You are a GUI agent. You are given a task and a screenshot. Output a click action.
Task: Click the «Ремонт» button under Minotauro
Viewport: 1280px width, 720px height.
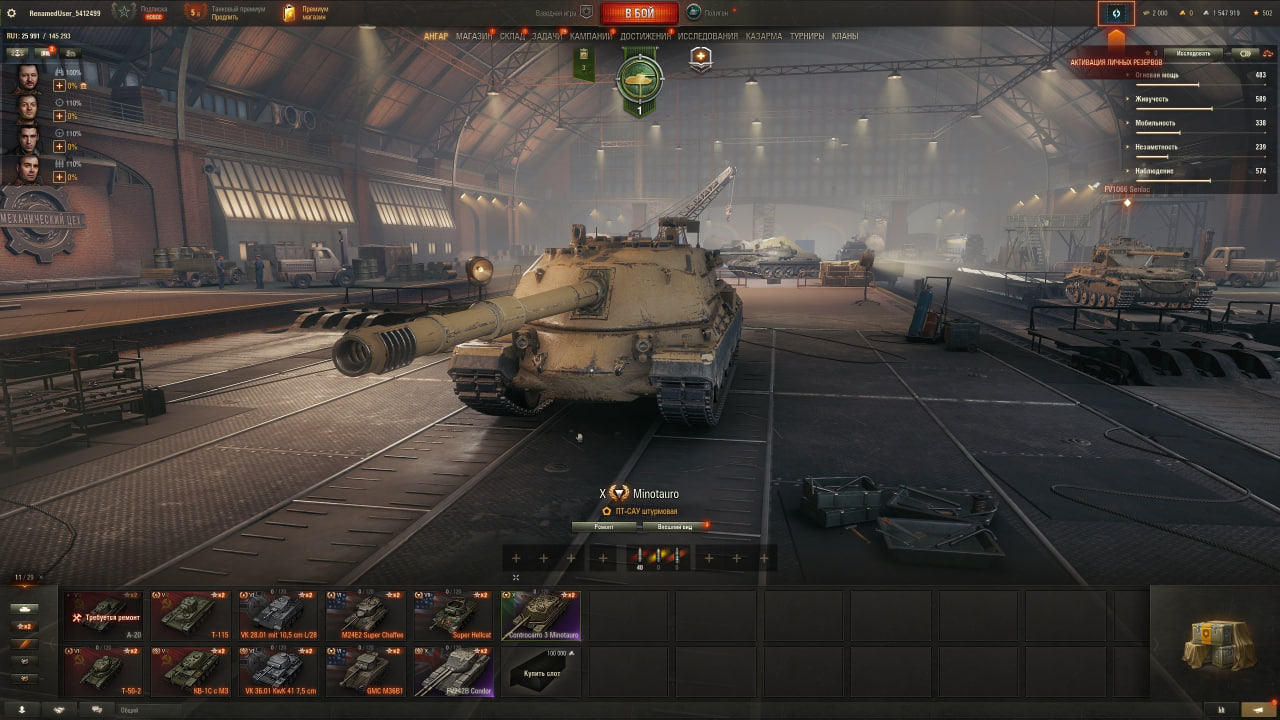click(x=604, y=525)
